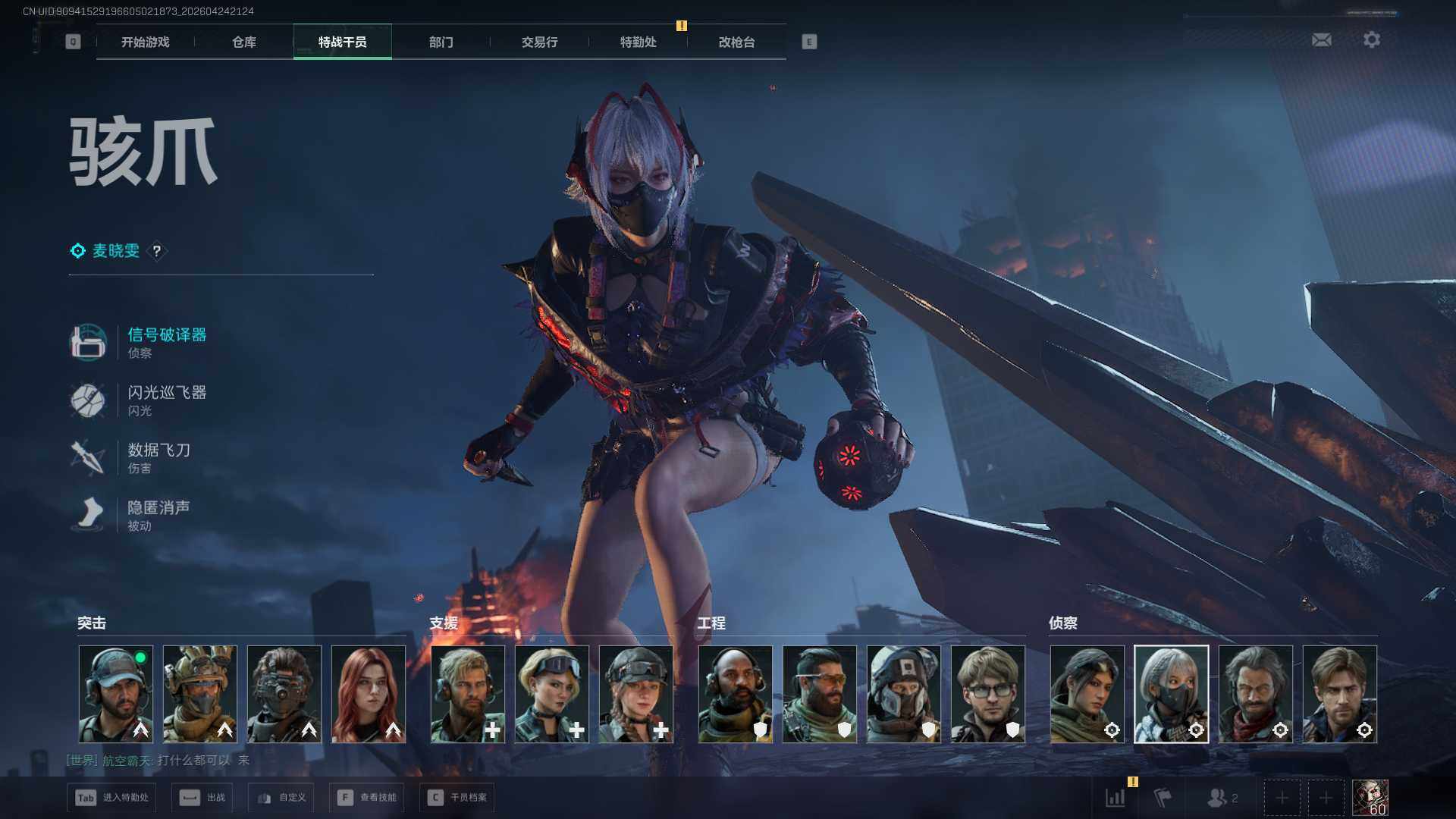
Task: Open the 自定义 customization button
Action: click(281, 798)
